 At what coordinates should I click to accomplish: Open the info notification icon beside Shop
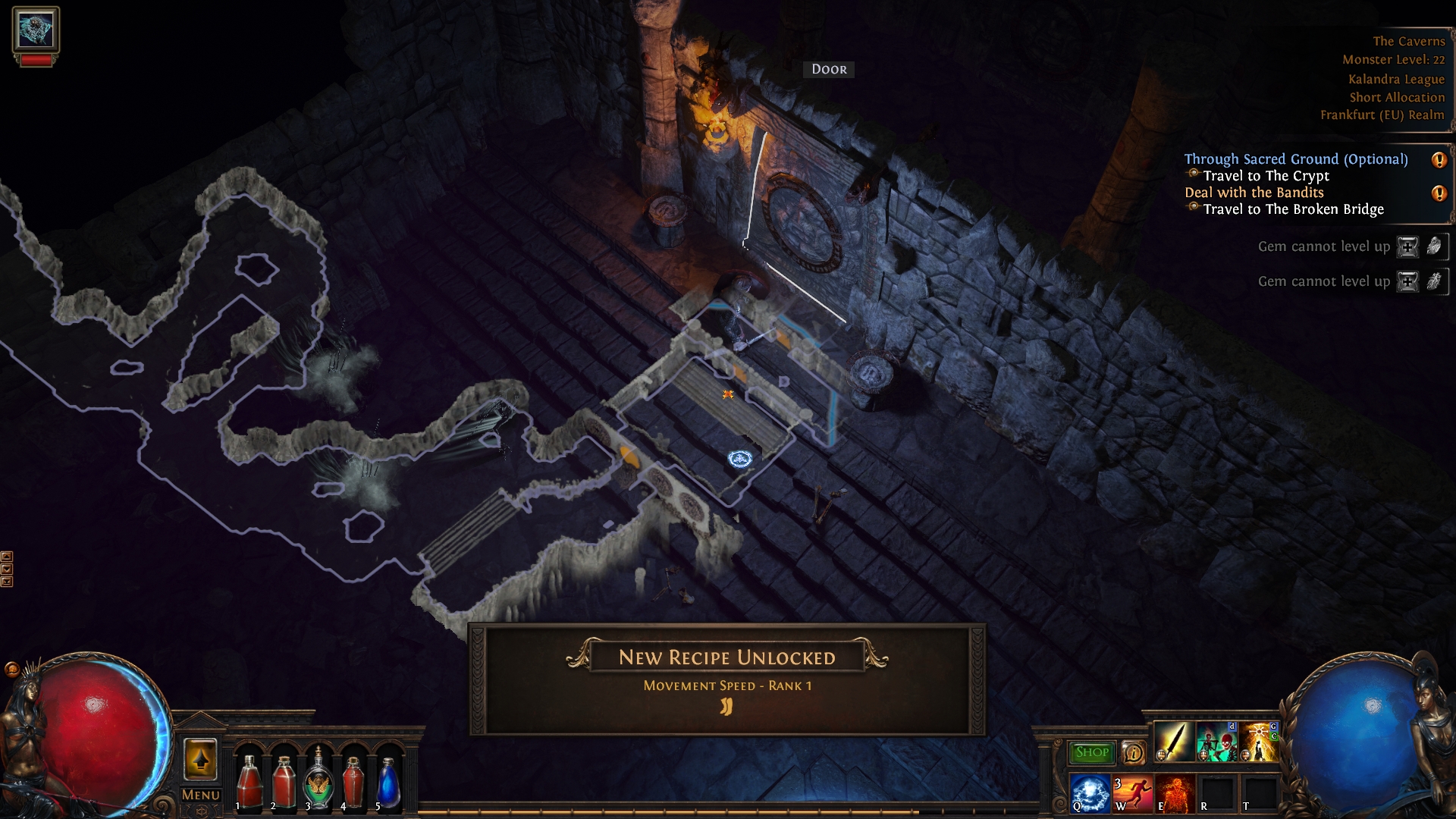[1134, 753]
